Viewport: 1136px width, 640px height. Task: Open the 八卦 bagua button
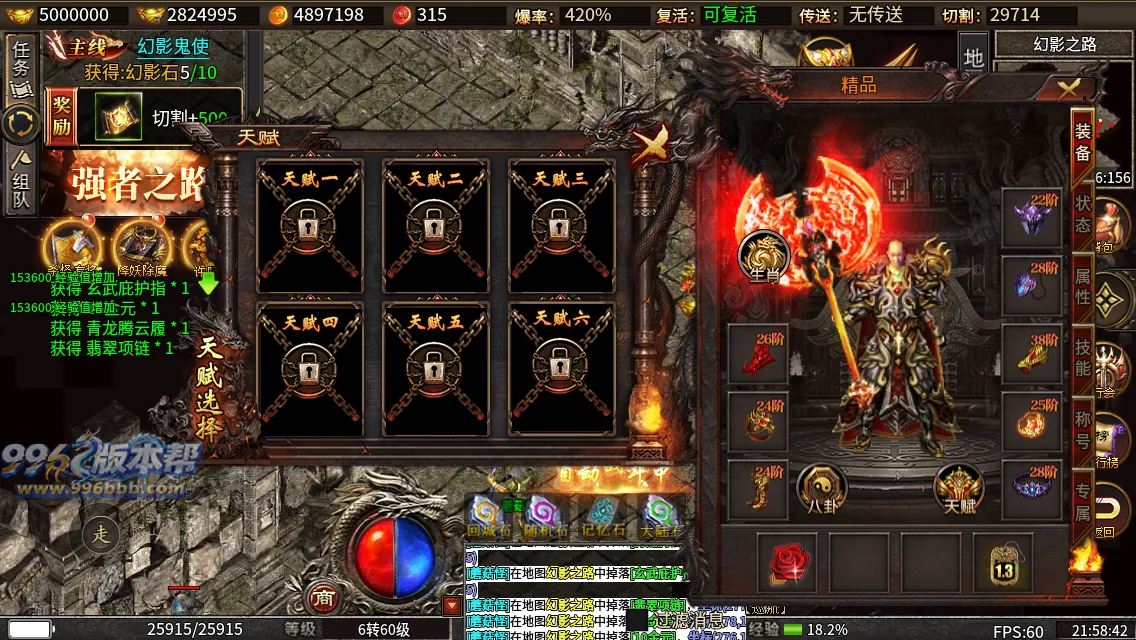point(822,490)
